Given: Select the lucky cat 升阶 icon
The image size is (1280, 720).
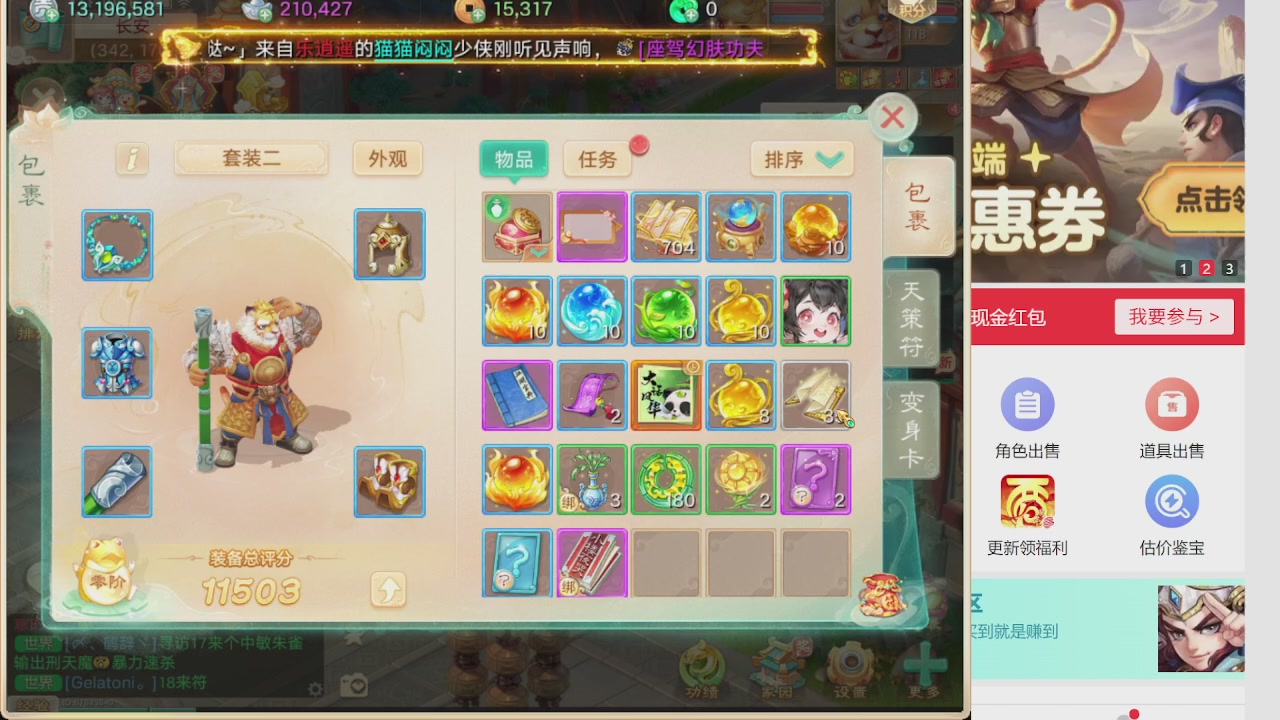Looking at the screenshot, I should click(103, 578).
